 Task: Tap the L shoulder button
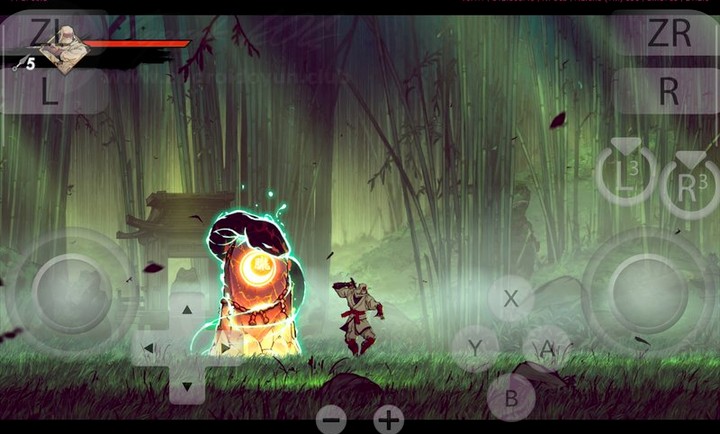point(52,92)
